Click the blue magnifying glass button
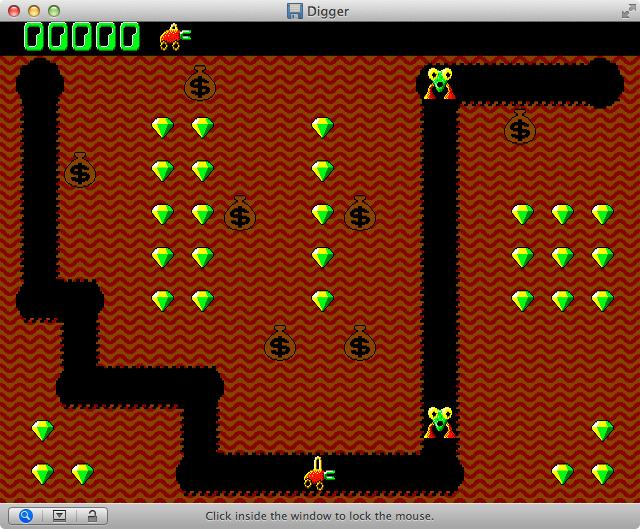This screenshot has width=640, height=529. pos(25,516)
